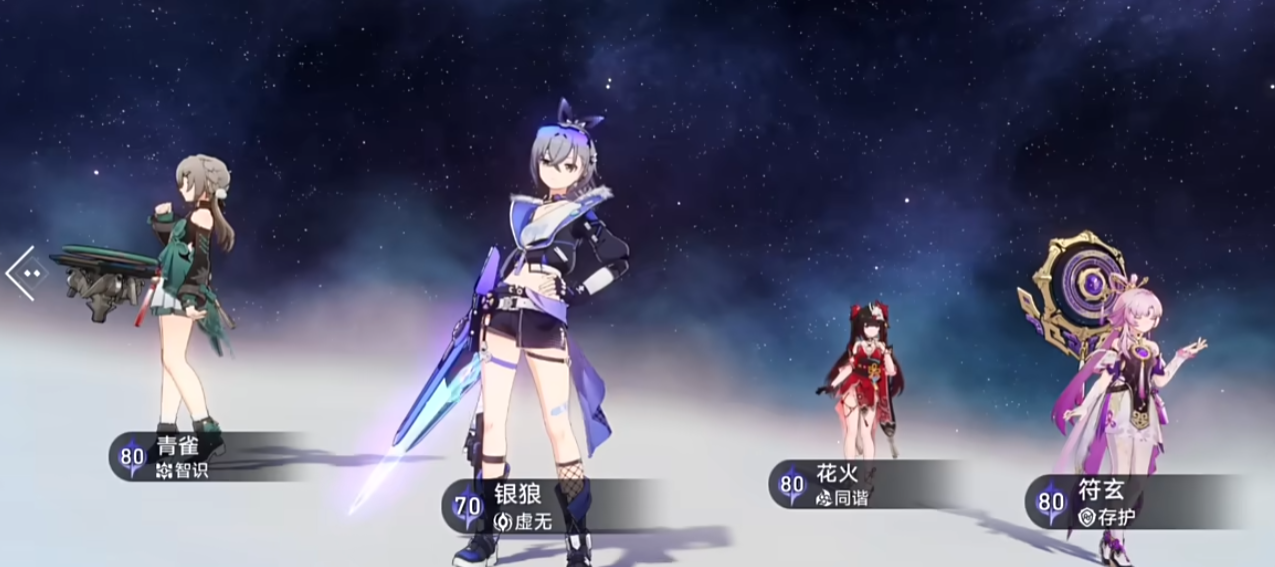Click the back arrow at the left edge
The image size is (1275, 567).
(x=25, y=272)
